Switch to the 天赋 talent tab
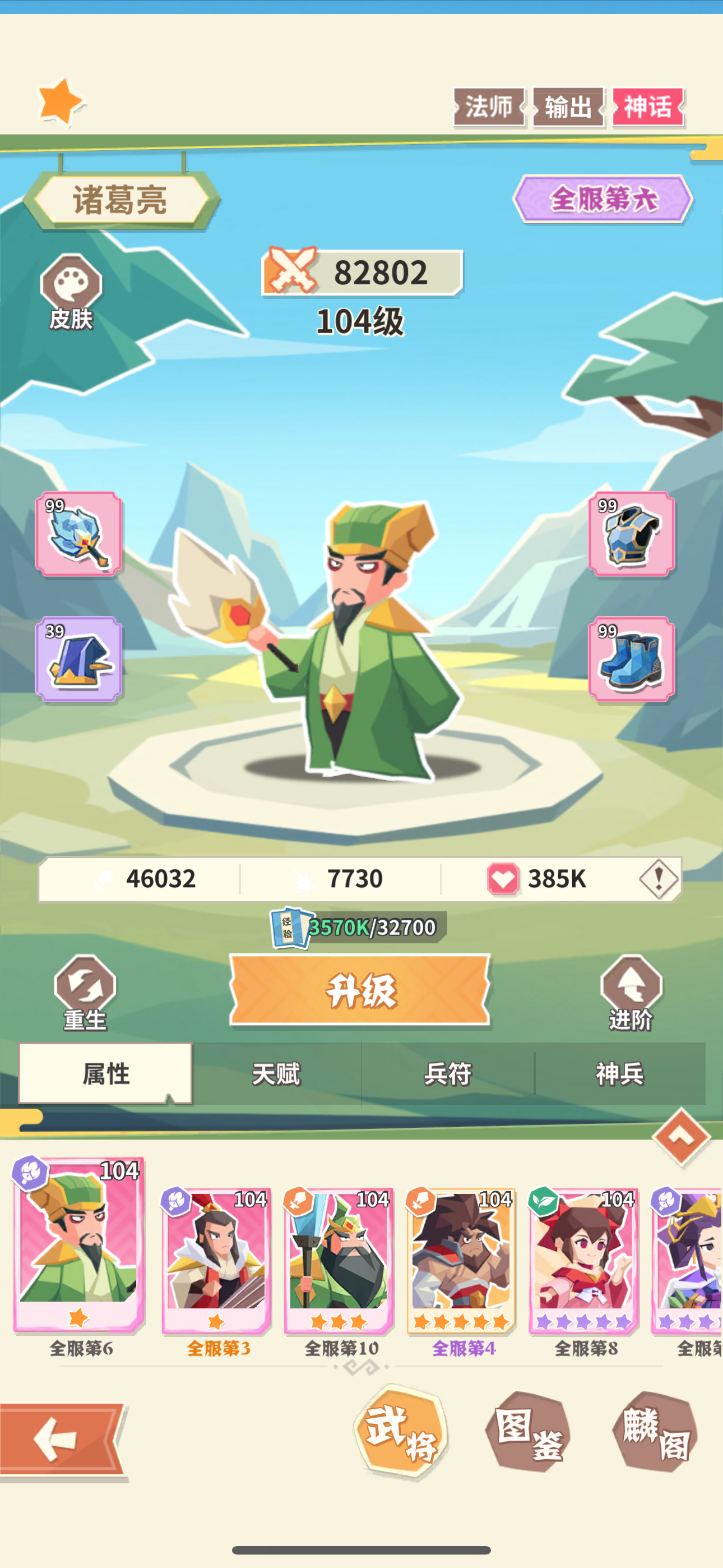 click(x=277, y=1073)
